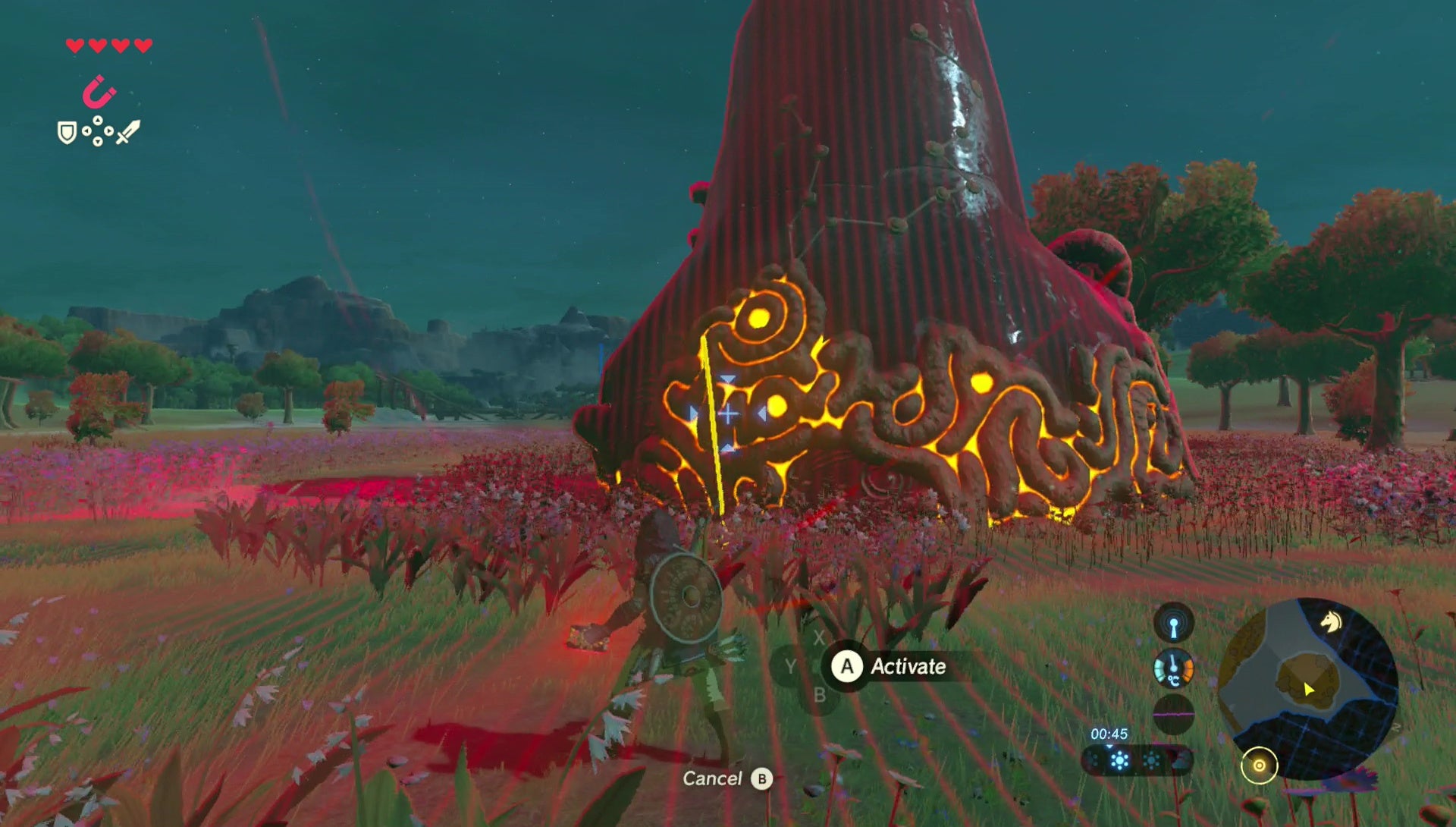Click the fourth red heart in the health meter

pos(143,46)
